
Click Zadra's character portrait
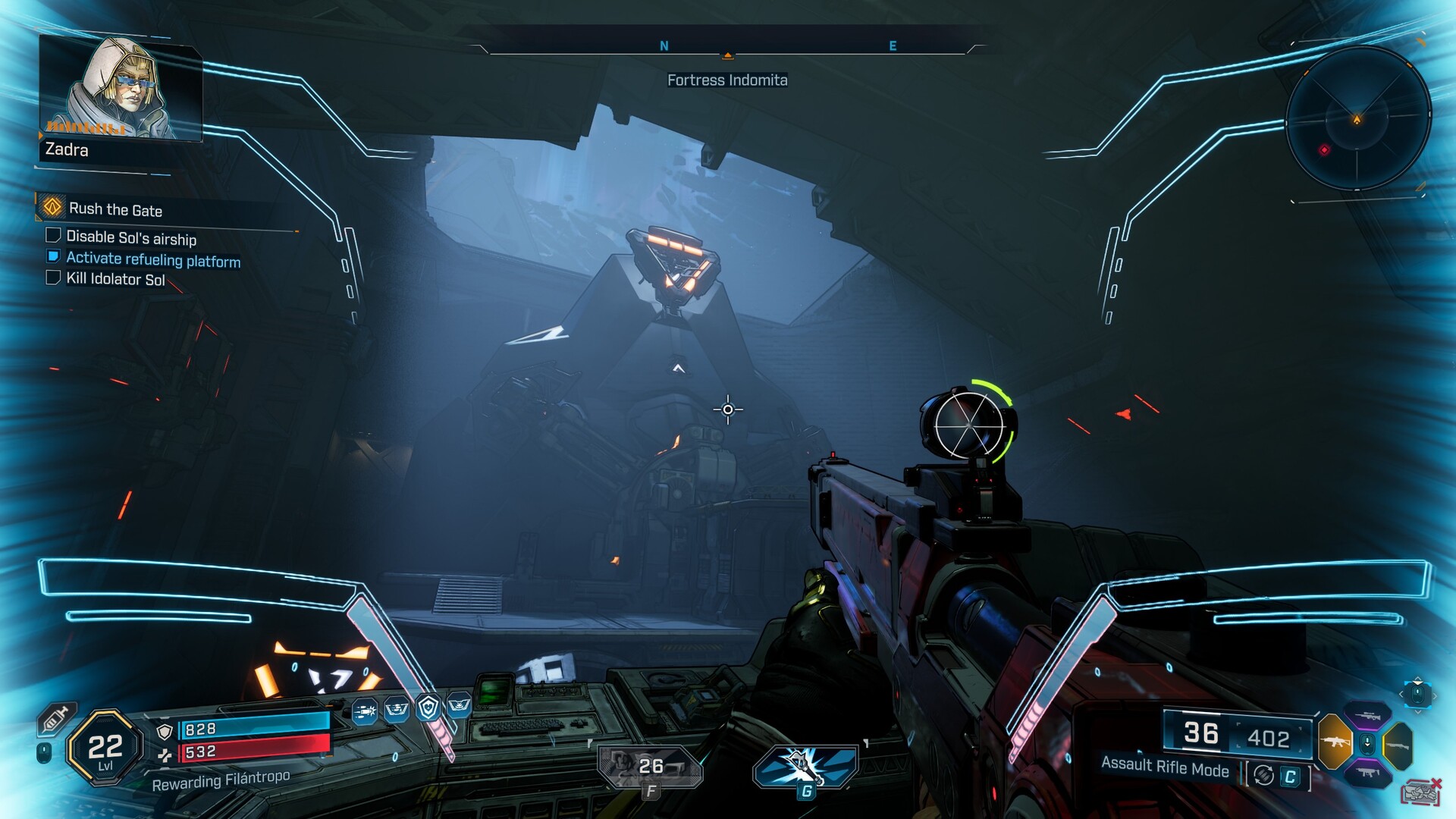[120, 89]
